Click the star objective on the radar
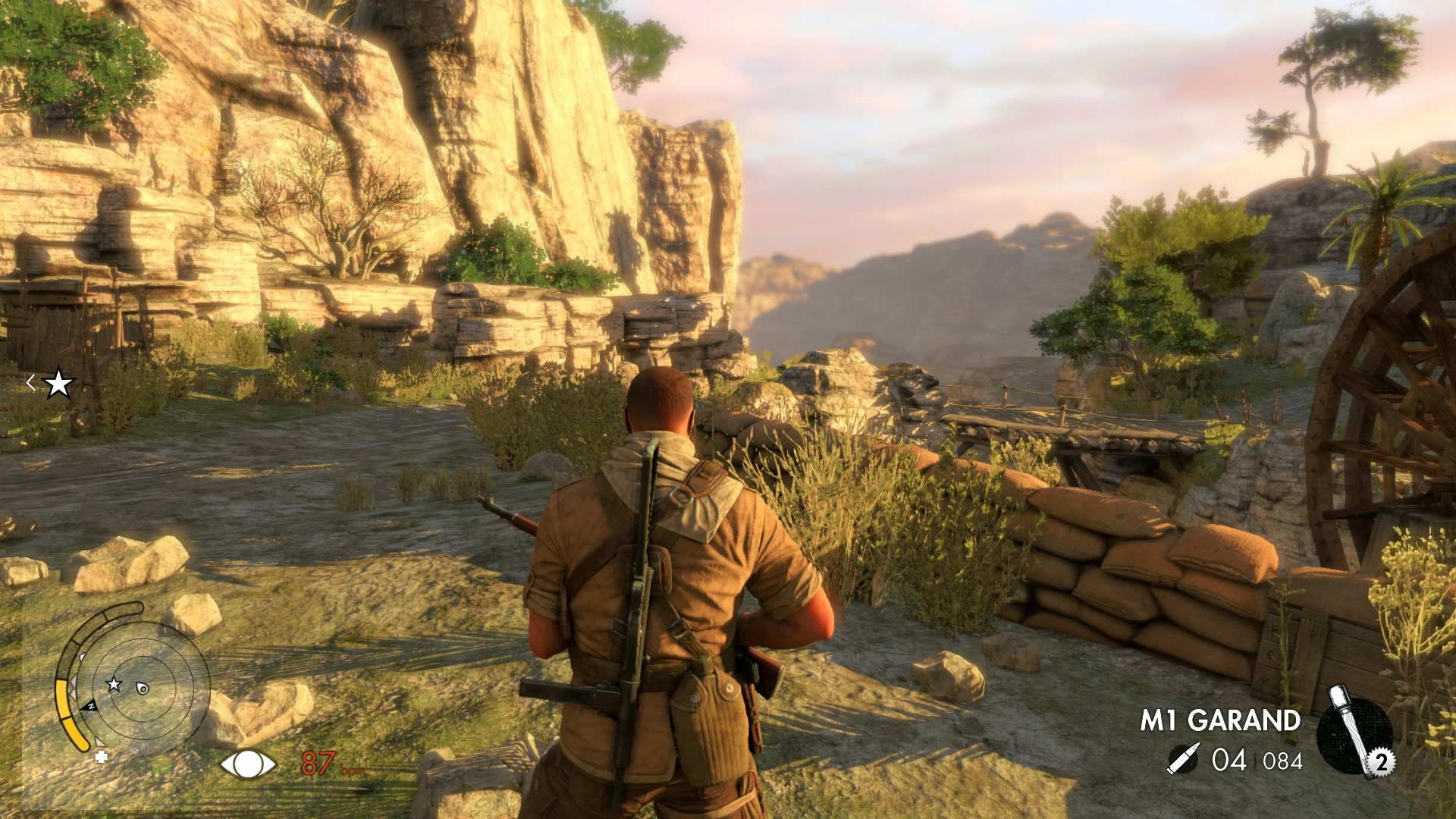Screen dimensions: 1456x819 coord(114,684)
